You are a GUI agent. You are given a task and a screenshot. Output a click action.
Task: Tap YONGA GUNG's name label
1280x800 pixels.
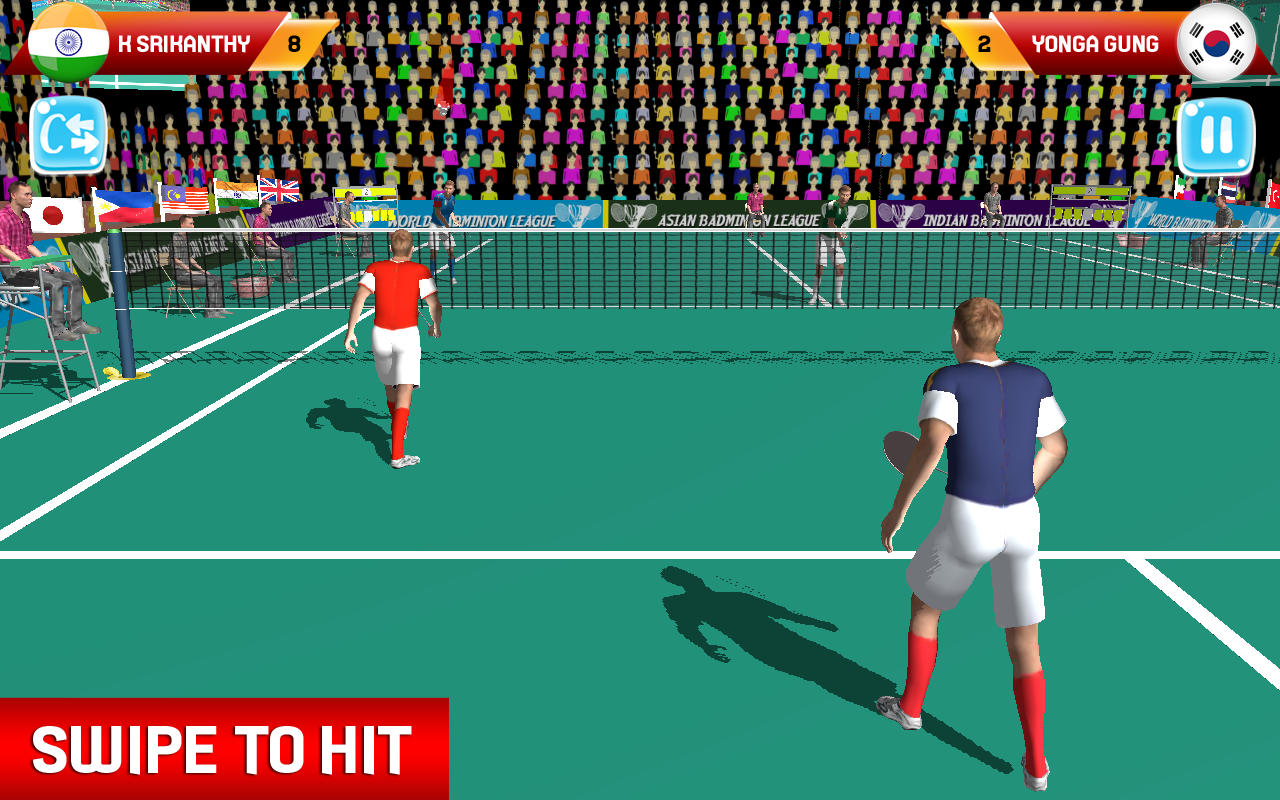(x=1095, y=43)
